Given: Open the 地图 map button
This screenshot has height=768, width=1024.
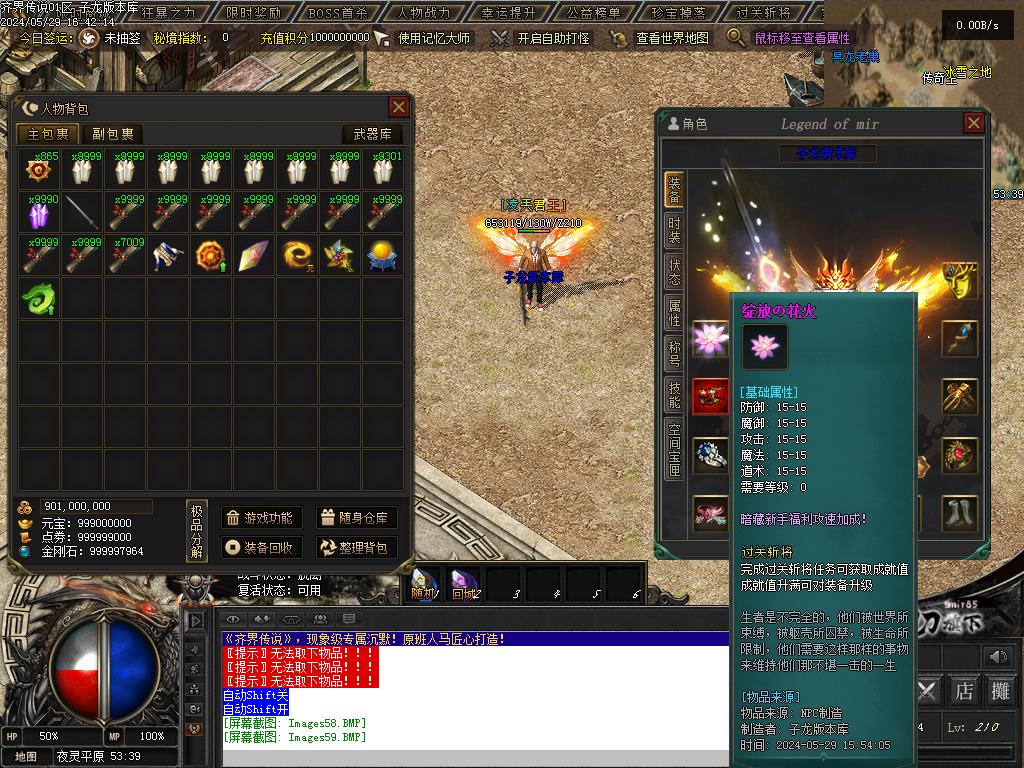Looking at the screenshot, I should 26,757.
